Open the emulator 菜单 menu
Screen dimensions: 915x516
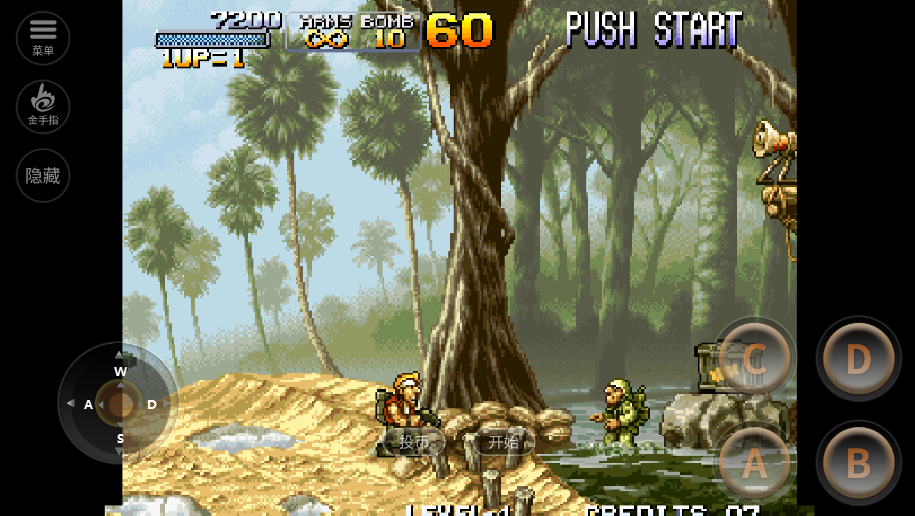tap(43, 37)
